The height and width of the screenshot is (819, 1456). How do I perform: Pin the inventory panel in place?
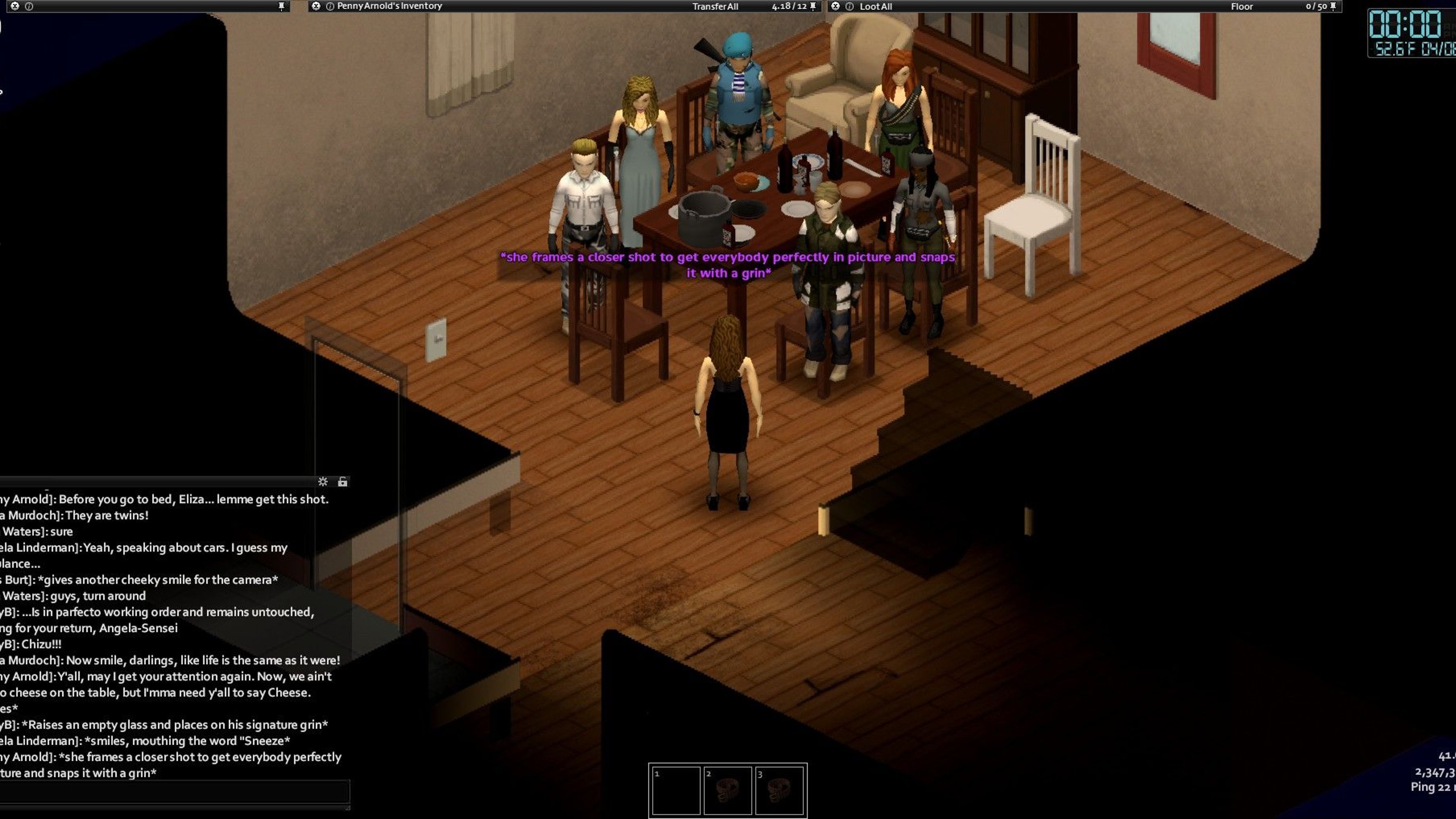pyautogui.click(x=813, y=6)
